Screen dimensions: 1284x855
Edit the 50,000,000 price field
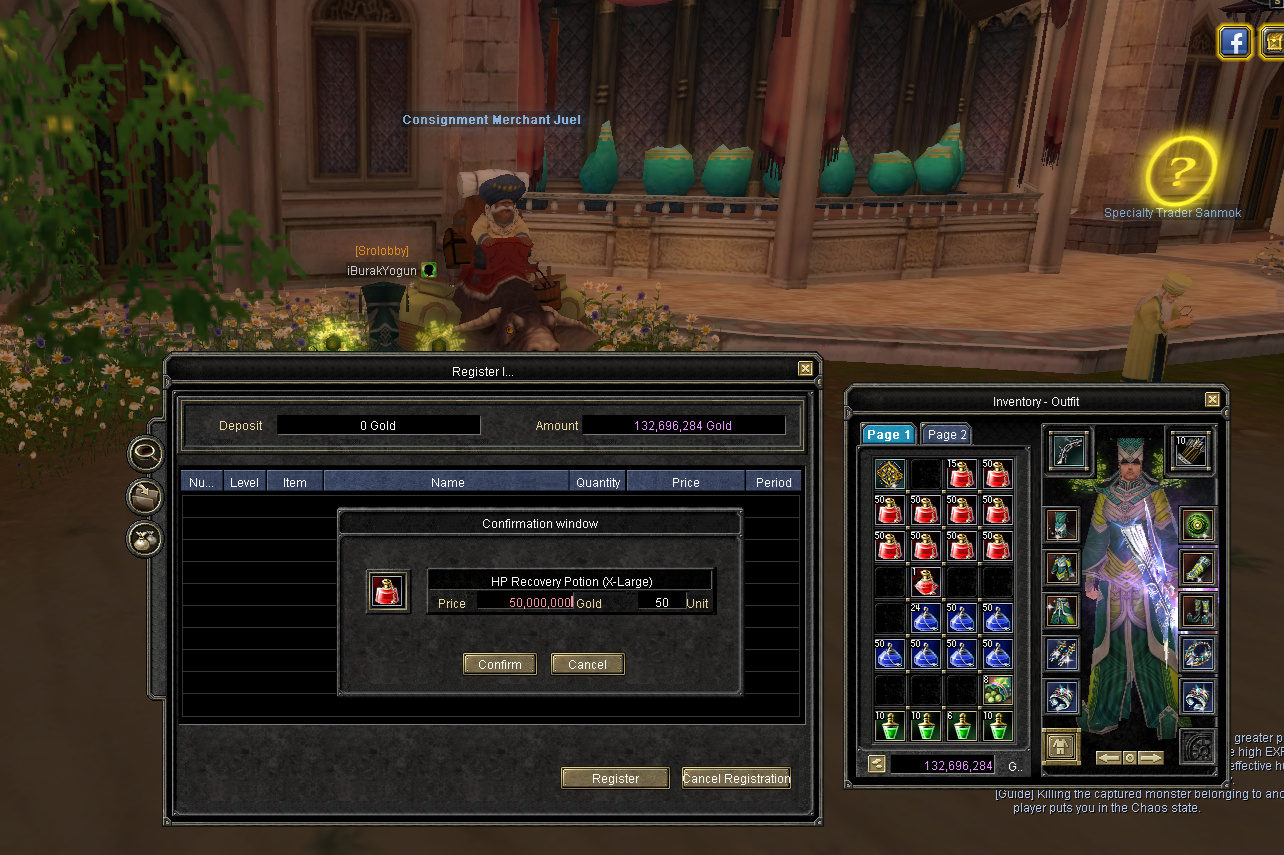[524, 603]
